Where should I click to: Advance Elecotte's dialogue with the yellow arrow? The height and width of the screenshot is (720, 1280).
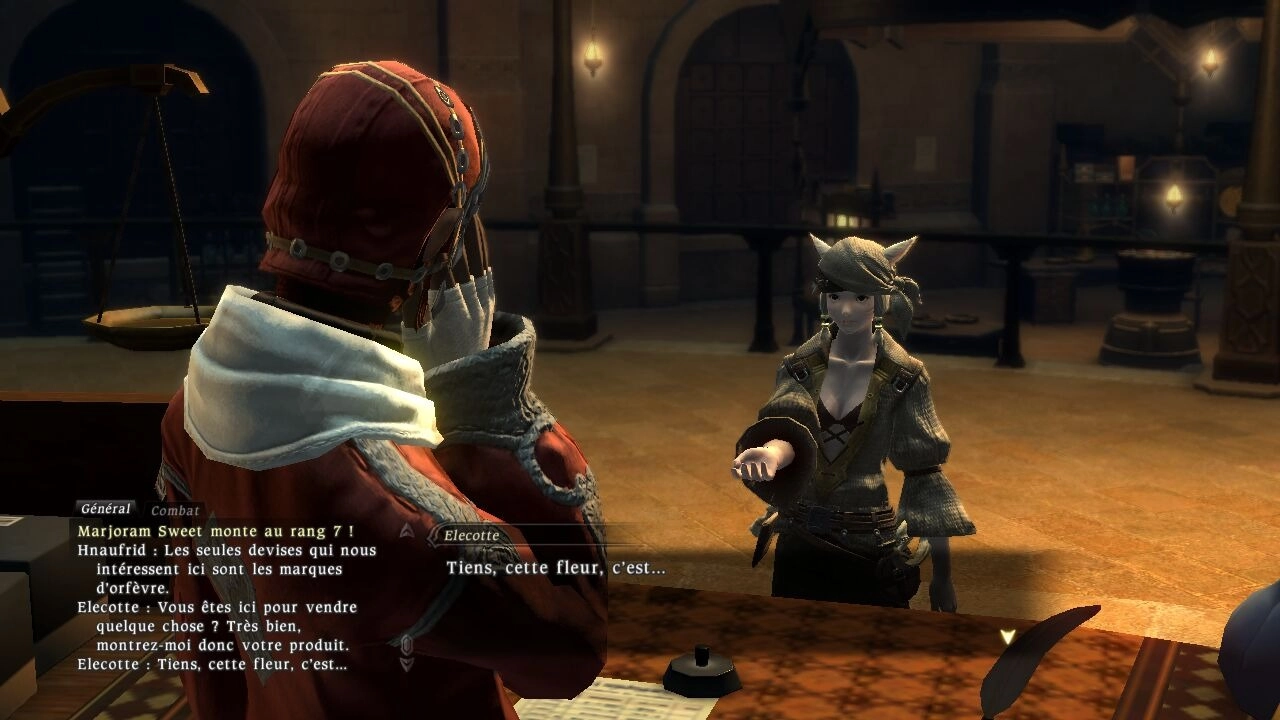pos(1007,636)
